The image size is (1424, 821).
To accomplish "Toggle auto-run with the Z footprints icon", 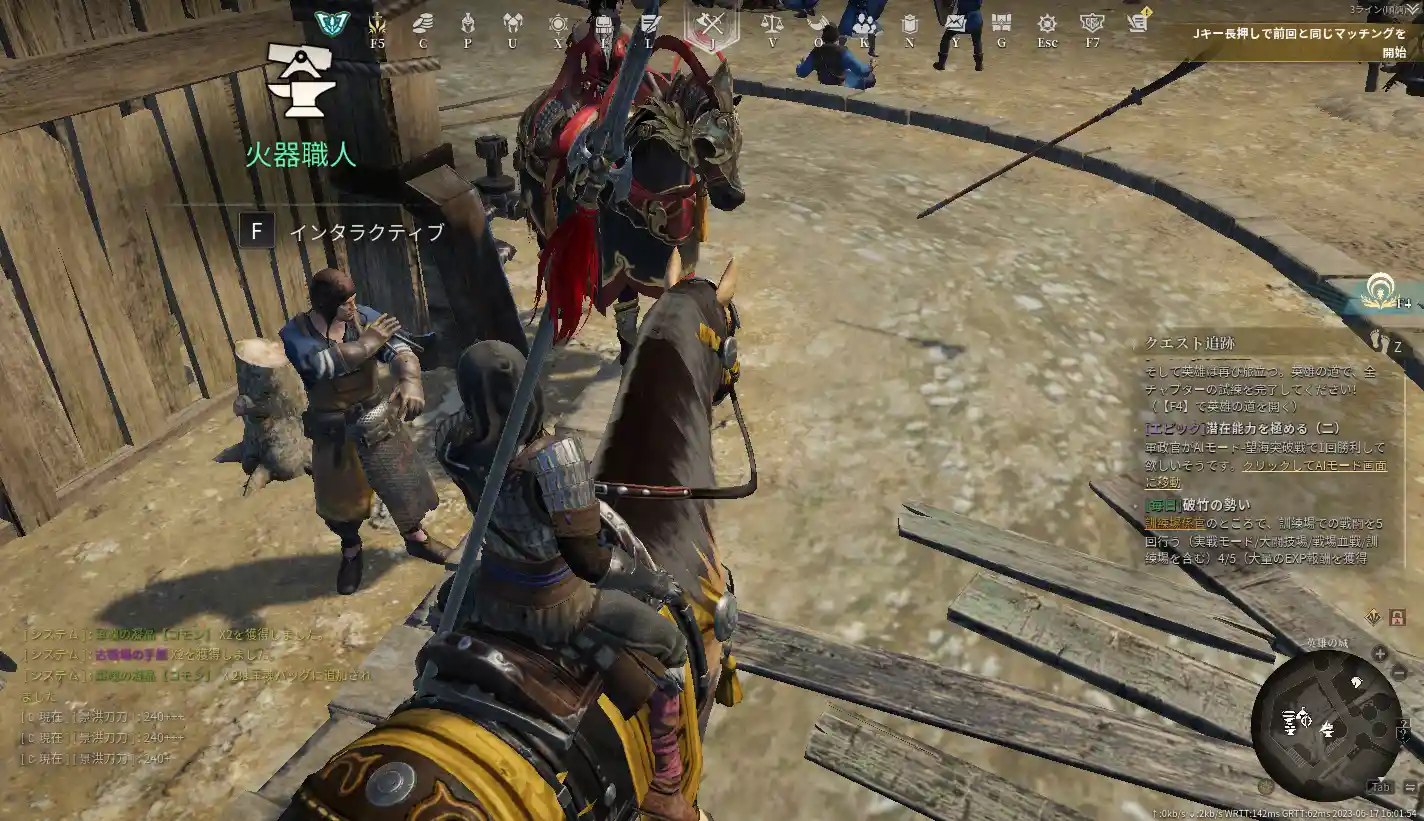I will pyautogui.click(x=1378, y=340).
